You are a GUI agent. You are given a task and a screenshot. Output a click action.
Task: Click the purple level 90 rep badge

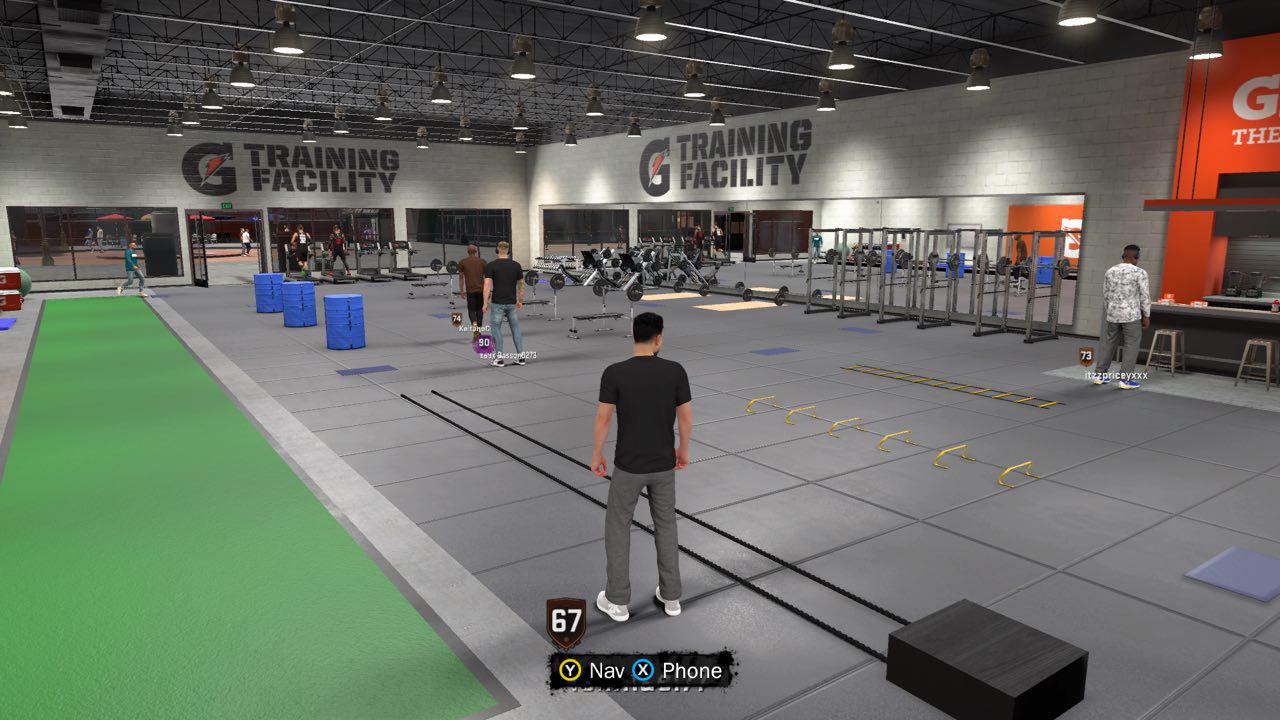[484, 343]
